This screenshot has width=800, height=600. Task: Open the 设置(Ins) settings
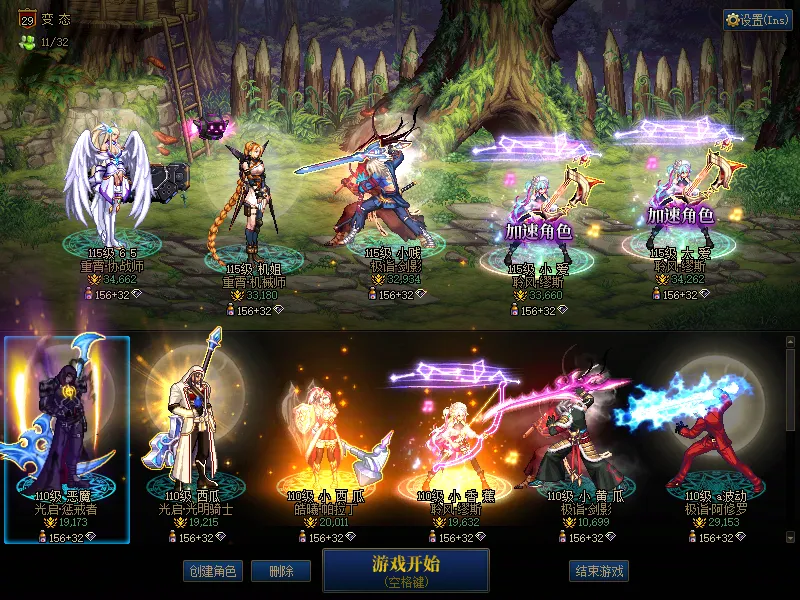tap(758, 20)
